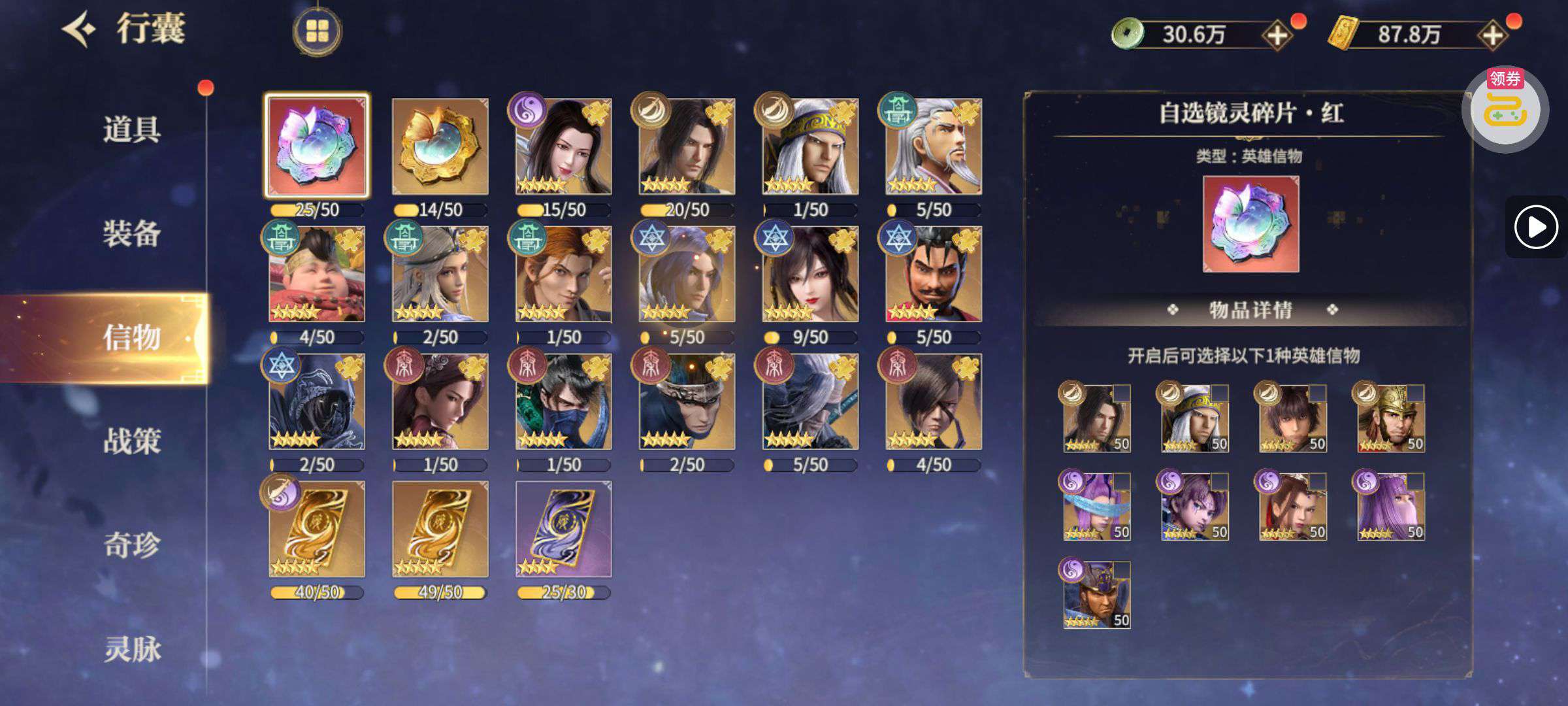The width and height of the screenshot is (1568, 706).
Task: Show the 灵脉 tab
Action: [x=131, y=649]
